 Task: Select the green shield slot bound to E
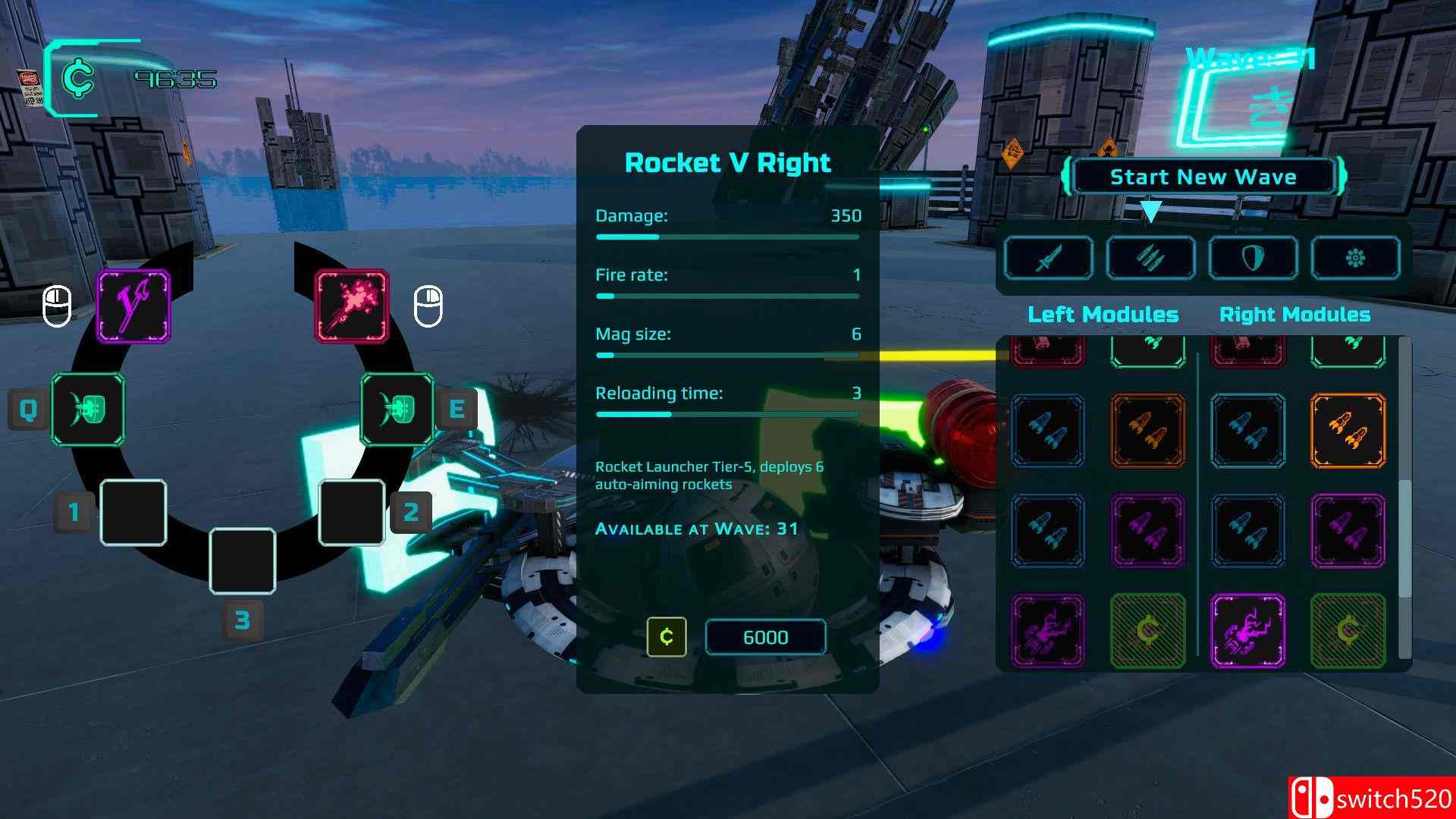click(397, 409)
